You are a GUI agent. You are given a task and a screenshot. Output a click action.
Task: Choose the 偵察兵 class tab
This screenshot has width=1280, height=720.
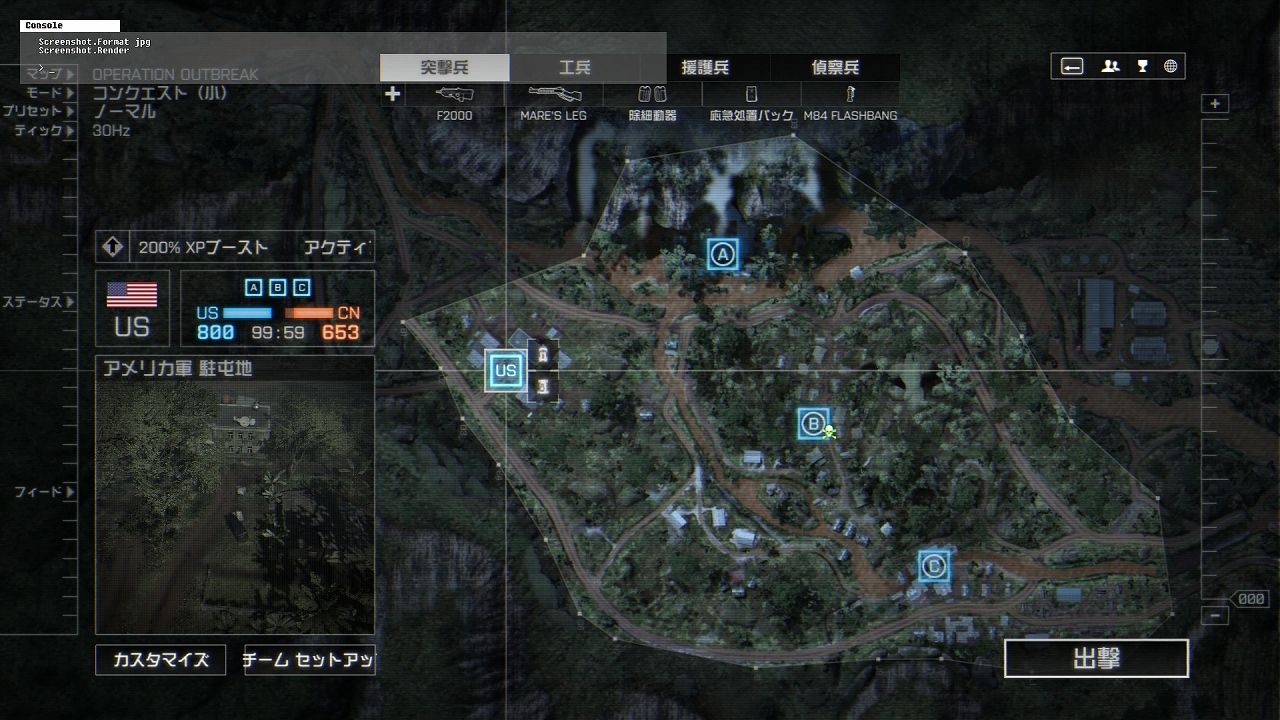click(x=835, y=68)
